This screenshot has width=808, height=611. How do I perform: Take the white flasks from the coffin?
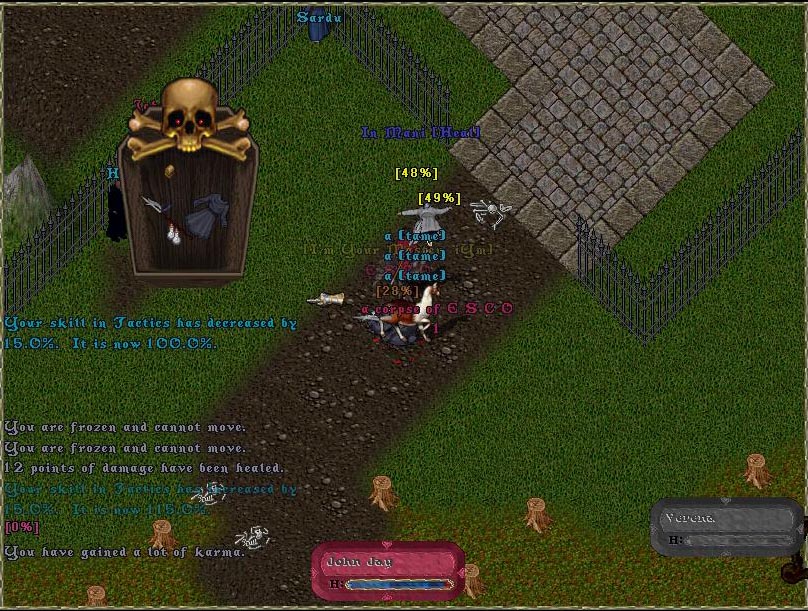[x=173, y=234]
